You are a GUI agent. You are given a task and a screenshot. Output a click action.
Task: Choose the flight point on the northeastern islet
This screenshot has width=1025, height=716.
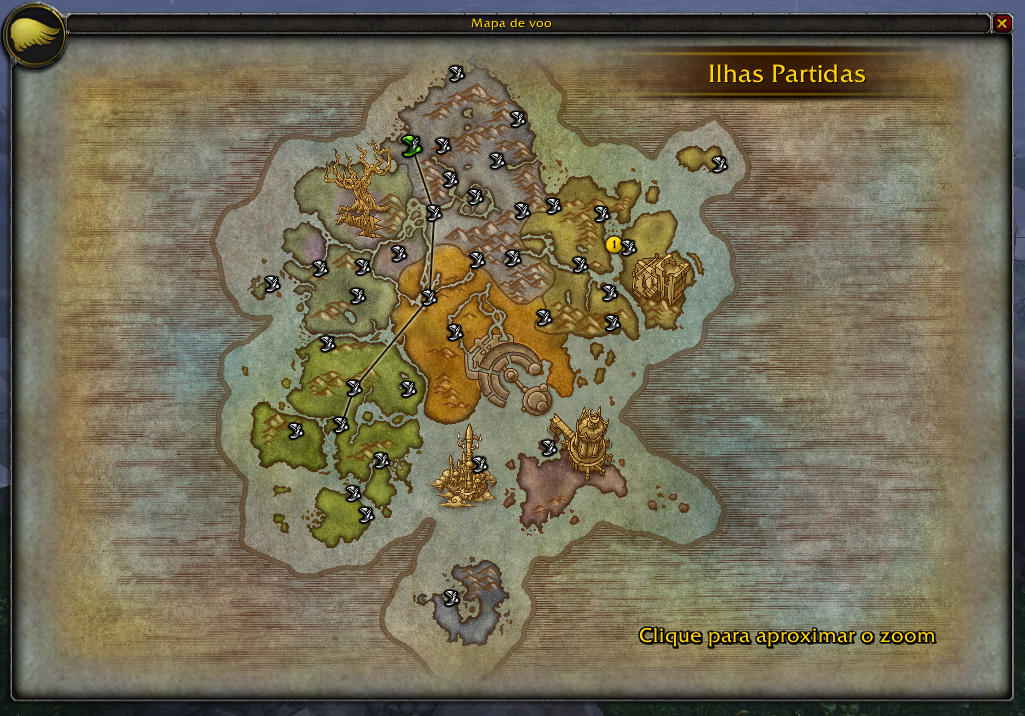pyautogui.click(x=718, y=163)
